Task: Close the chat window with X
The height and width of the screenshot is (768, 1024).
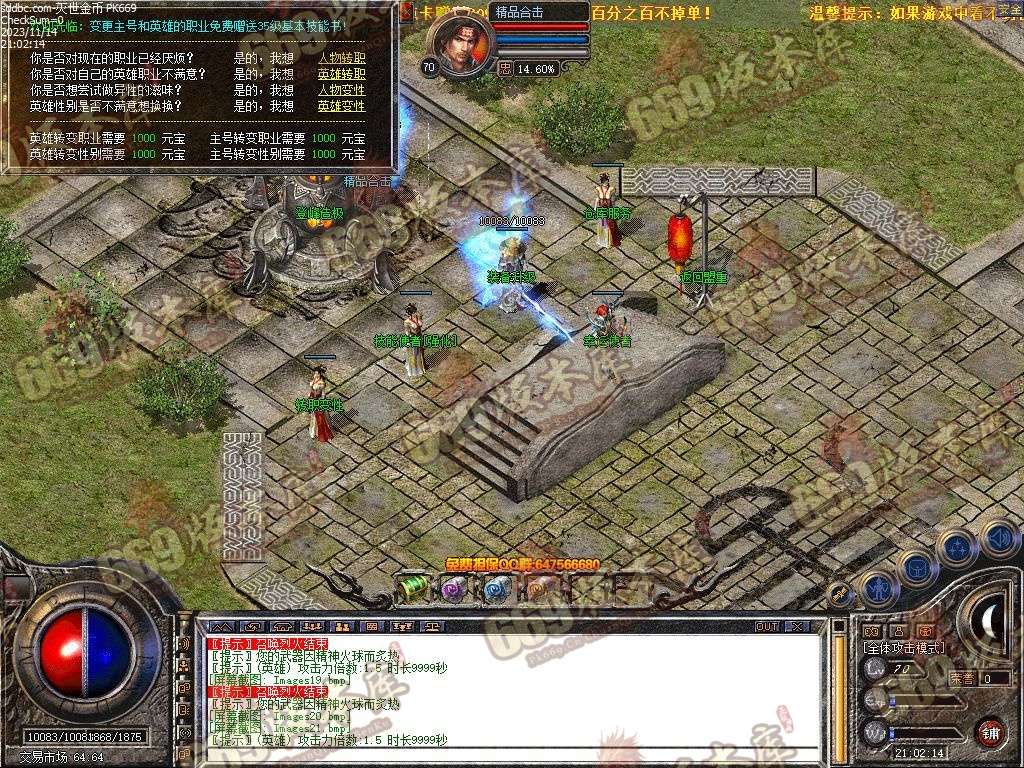Action: (x=796, y=627)
